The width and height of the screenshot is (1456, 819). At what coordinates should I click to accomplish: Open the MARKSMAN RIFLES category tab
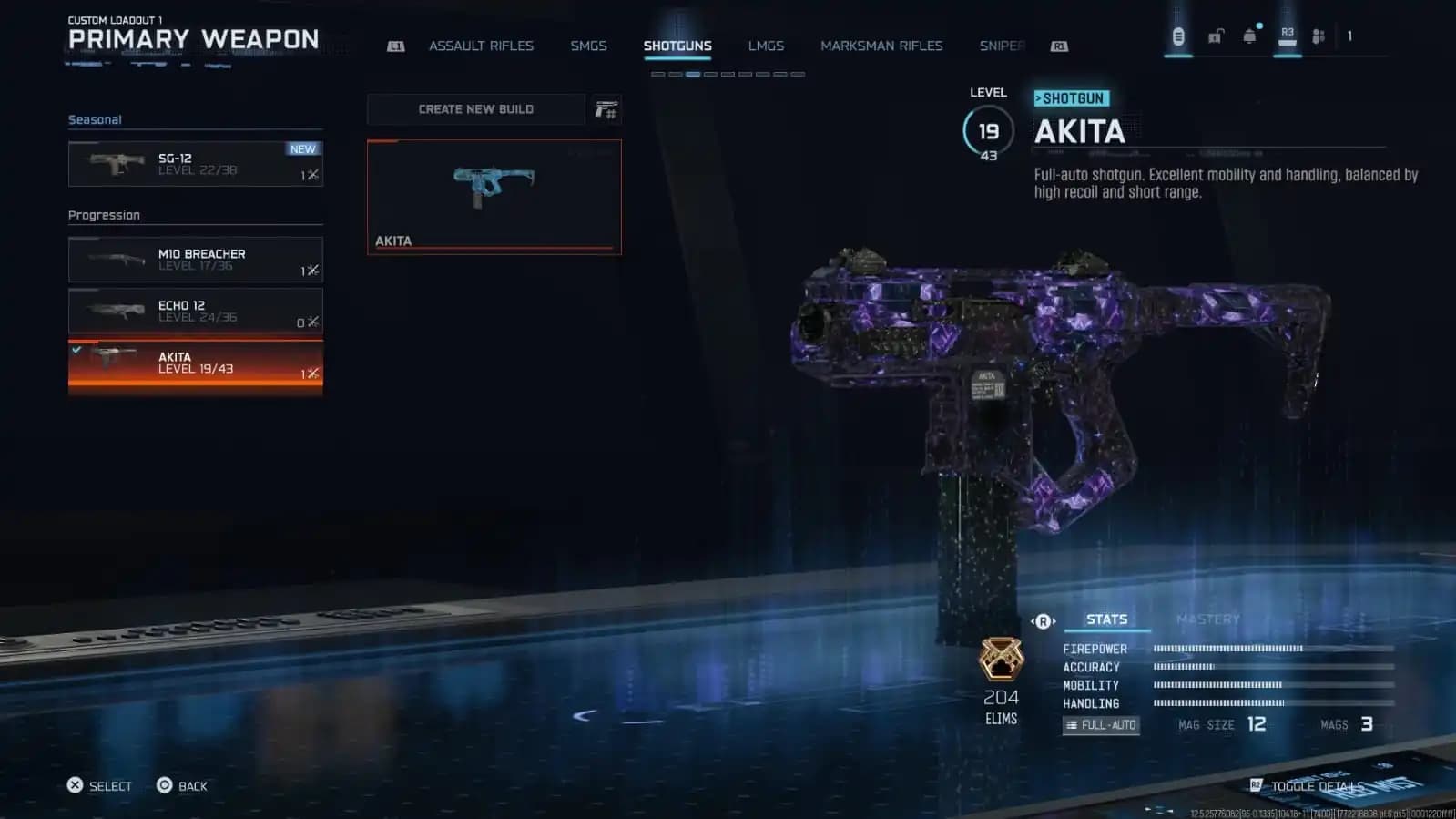881,46
